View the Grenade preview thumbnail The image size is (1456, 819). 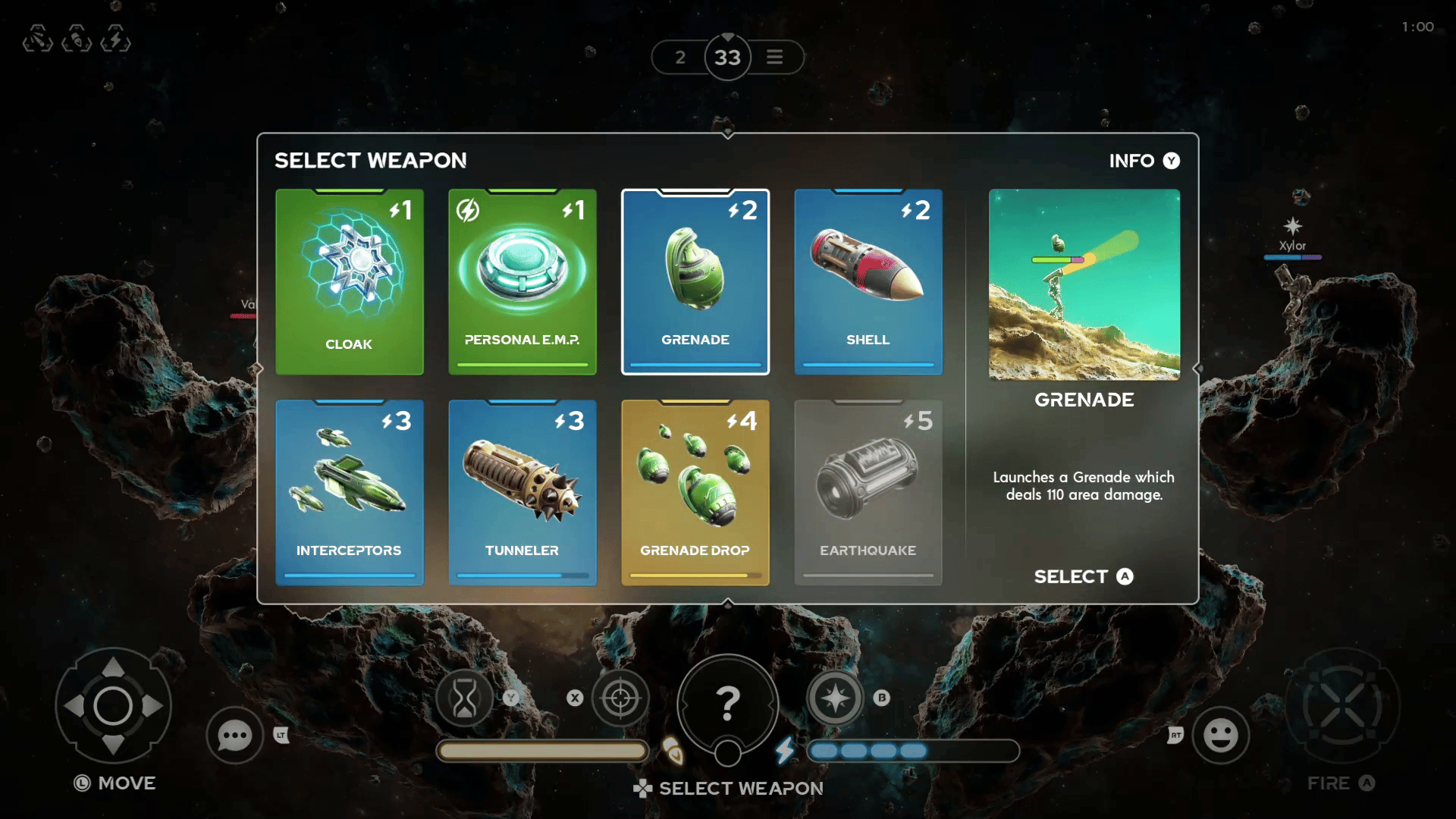1084,284
